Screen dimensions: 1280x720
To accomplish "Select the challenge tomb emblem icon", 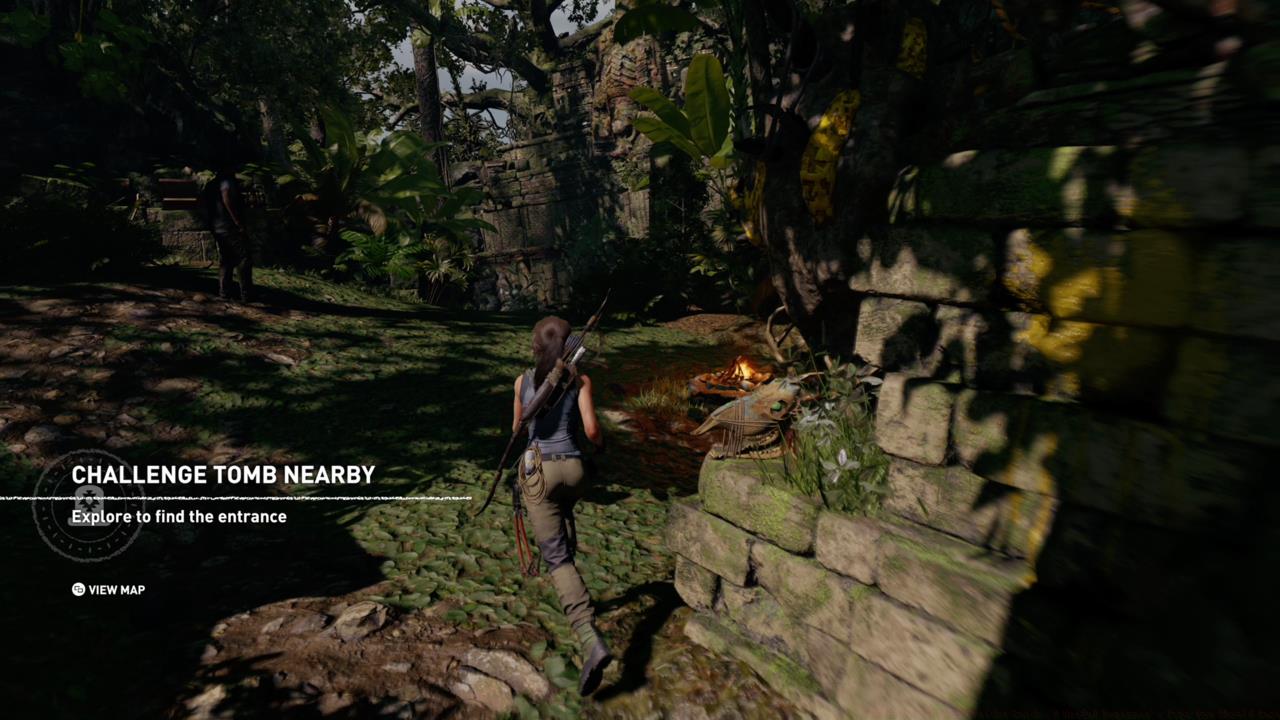I will coord(87,505).
